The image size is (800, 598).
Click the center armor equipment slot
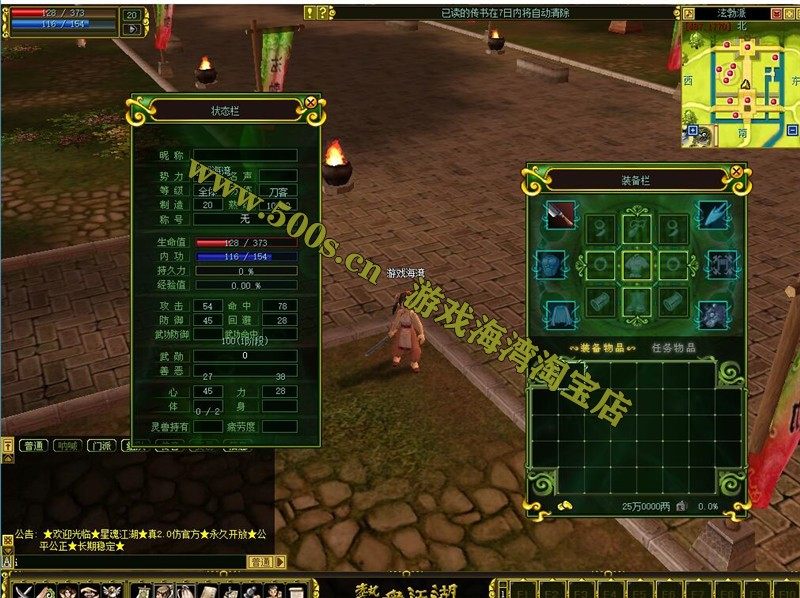click(x=636, y=265)
